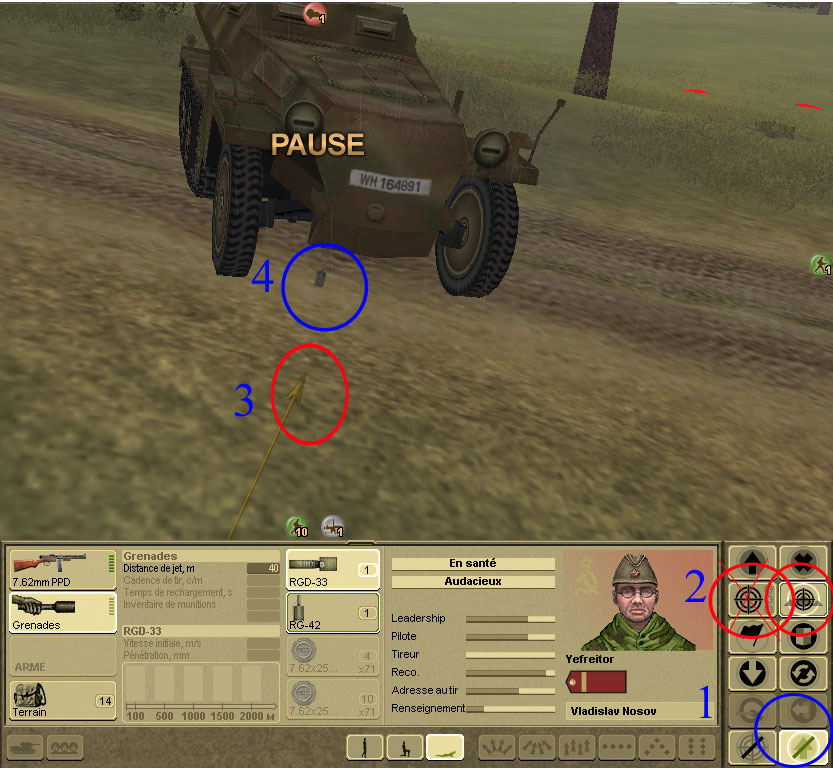Viewport: 833px width, 768px height.
Task: Select the grenade unit marker above the panel
Action: tap(333, 526)
